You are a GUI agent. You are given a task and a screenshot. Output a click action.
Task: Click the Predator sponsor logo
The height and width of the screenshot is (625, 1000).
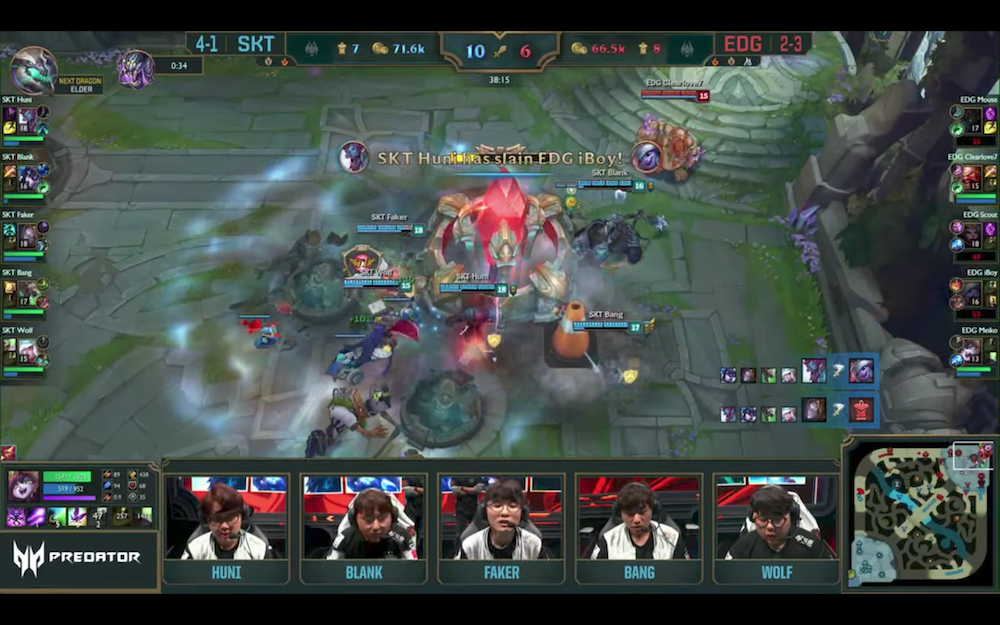pyautogui.click(x=78, y=557)
